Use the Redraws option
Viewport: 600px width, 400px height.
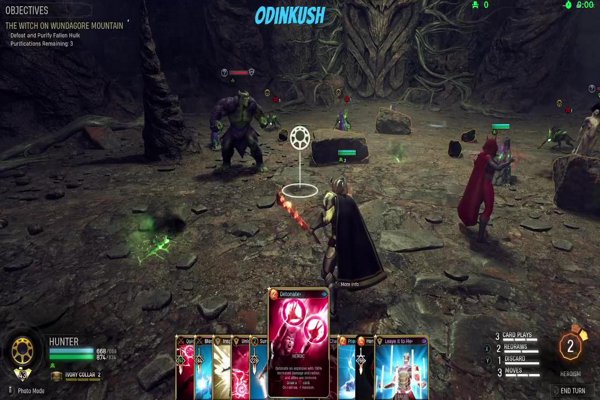coord(519,348)
